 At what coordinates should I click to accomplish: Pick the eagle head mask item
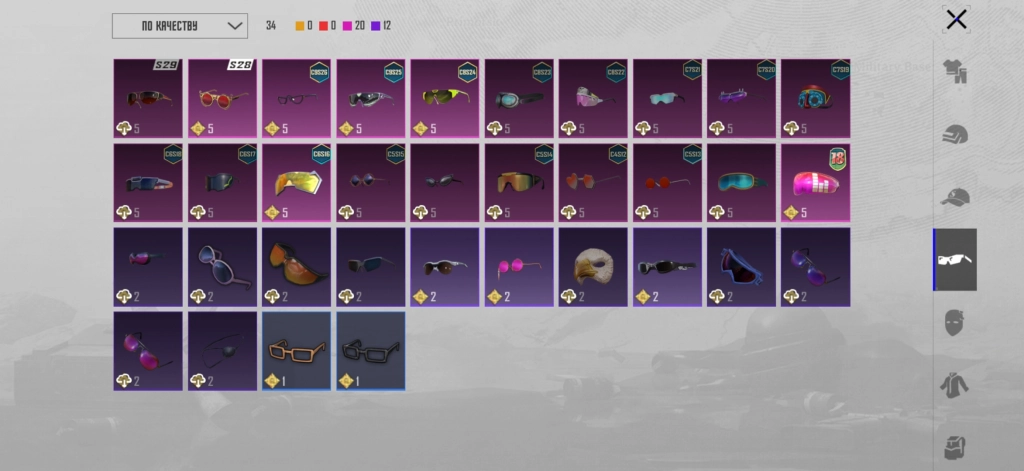coord(593,266)
